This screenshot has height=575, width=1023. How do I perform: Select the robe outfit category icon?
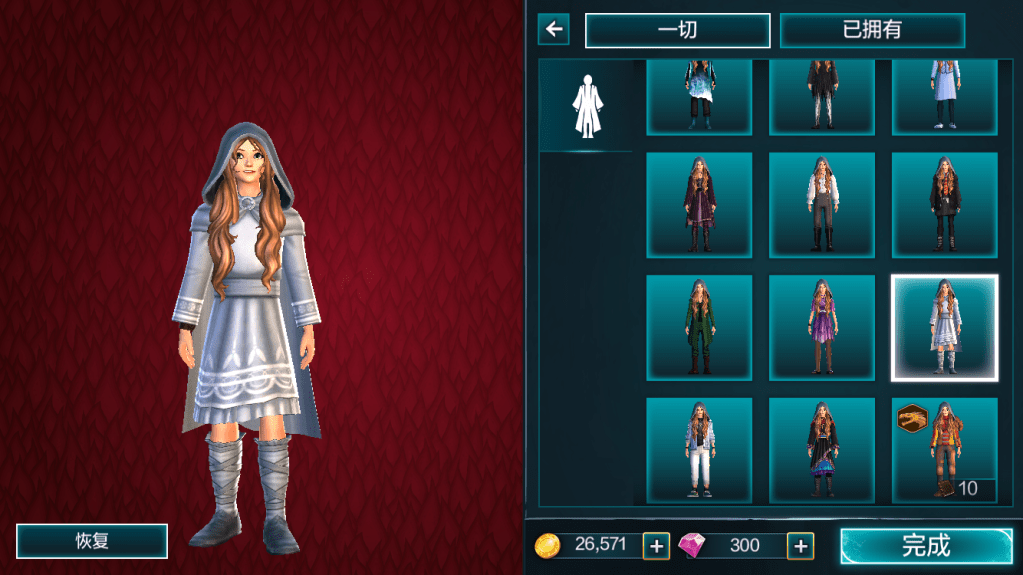point(585,105)
